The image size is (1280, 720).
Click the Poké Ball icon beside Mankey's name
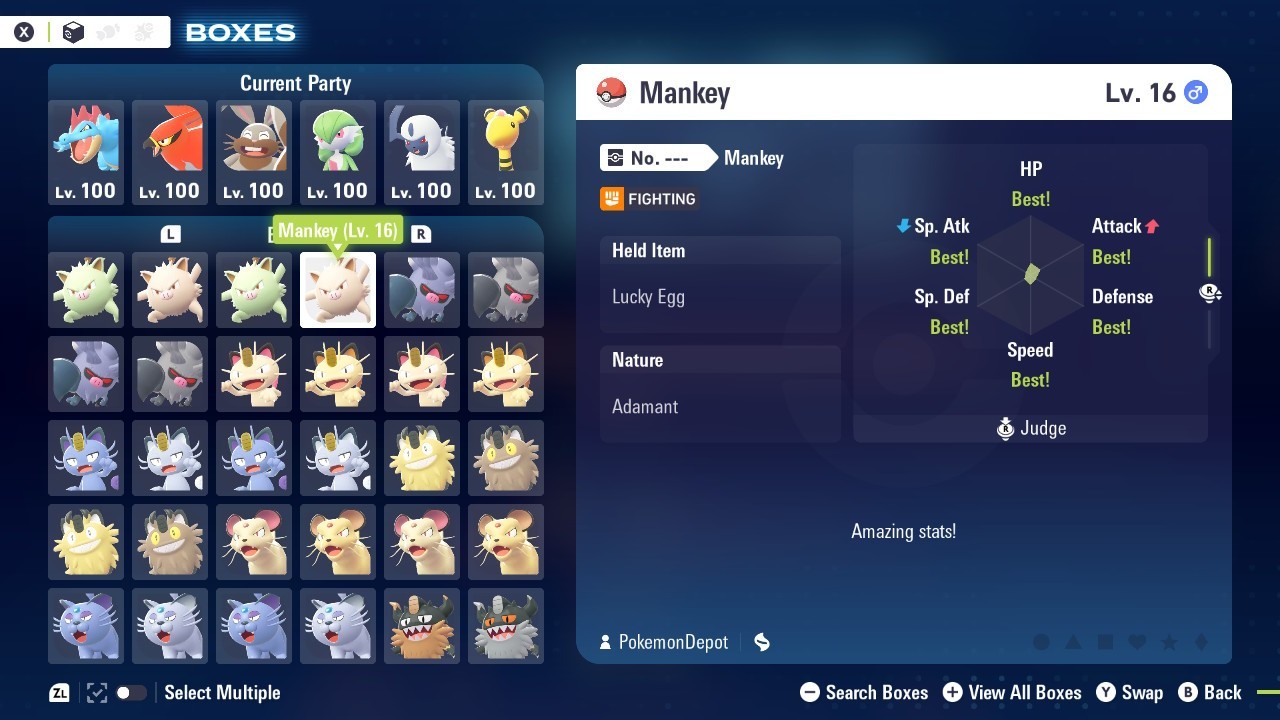(x=611, y=91)
